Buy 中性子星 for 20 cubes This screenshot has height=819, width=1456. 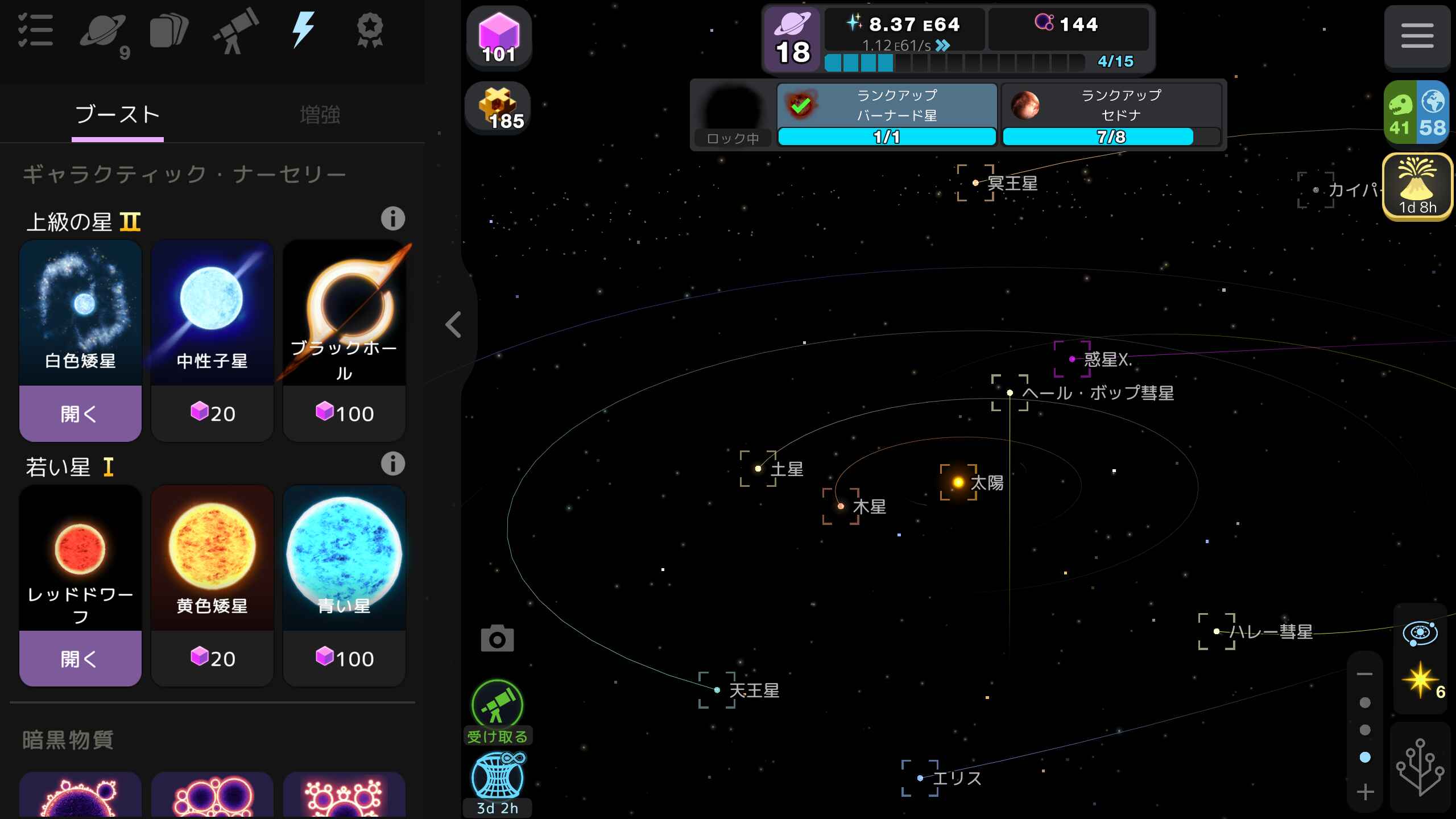212,413
